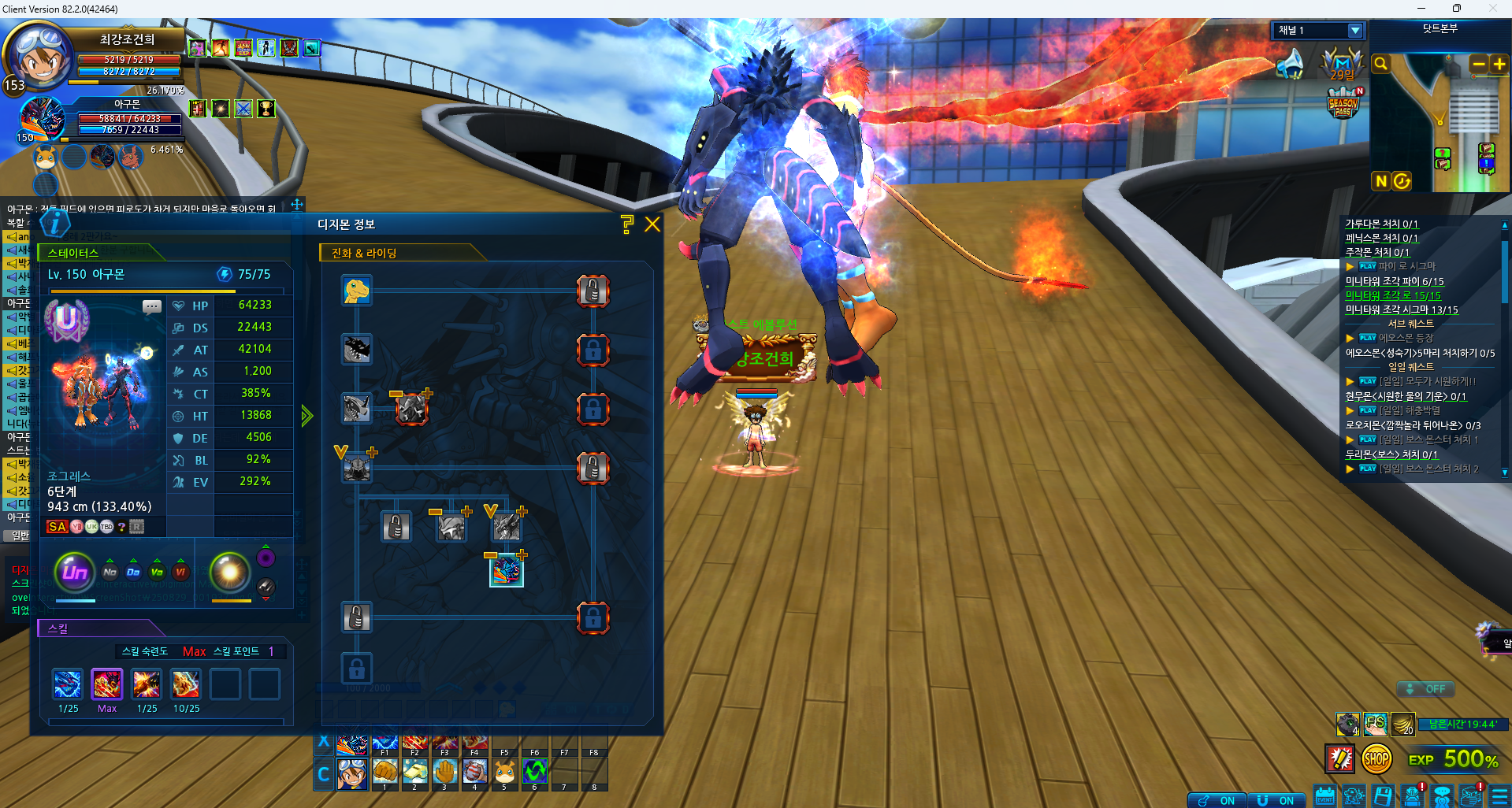
Task: Open help for the Digimon info window
Action: coord(627,224)
